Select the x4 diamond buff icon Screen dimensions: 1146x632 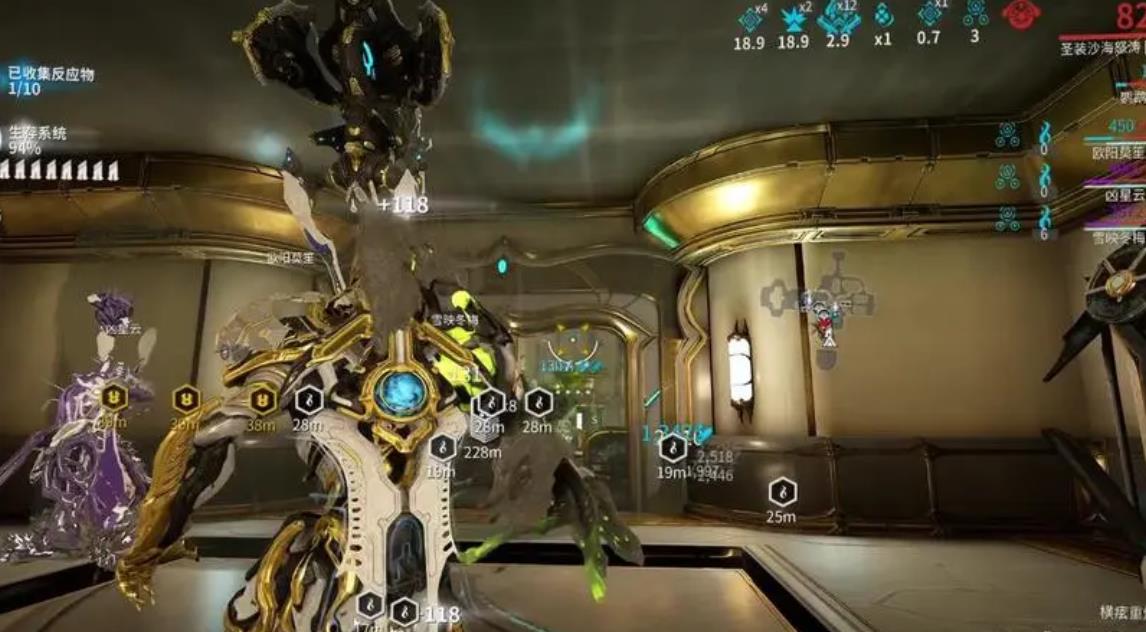click(750, 19)
